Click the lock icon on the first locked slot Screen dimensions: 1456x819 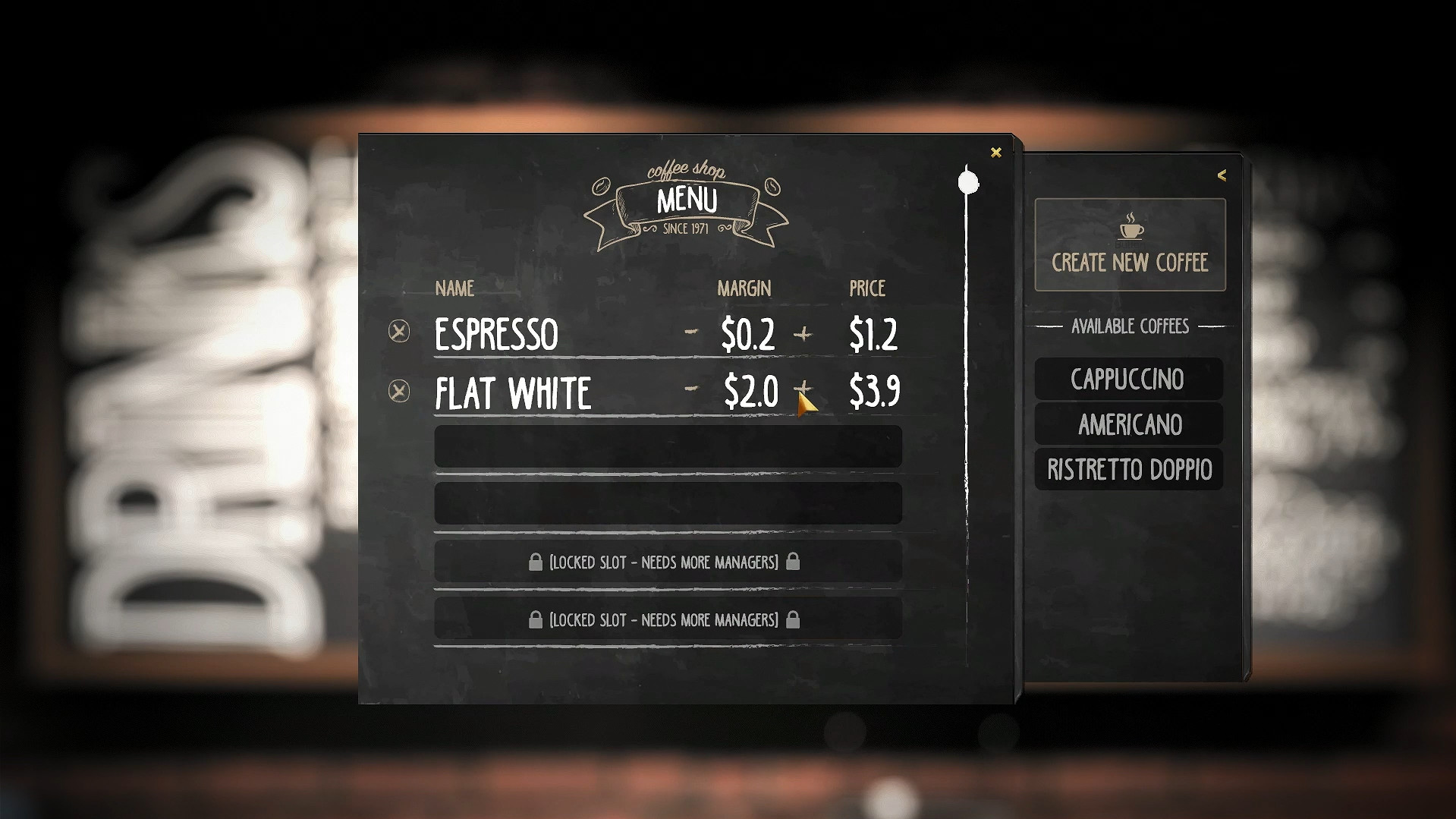point(536,562)
